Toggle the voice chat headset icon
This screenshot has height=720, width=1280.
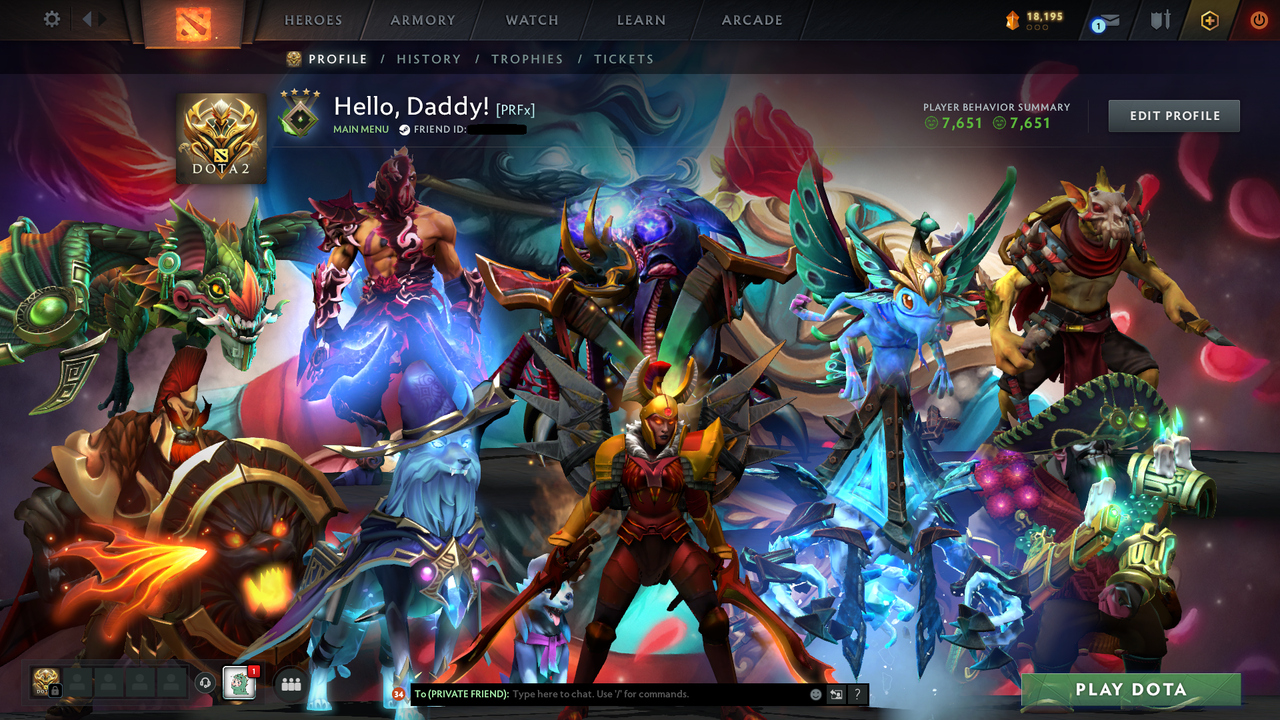205,682
